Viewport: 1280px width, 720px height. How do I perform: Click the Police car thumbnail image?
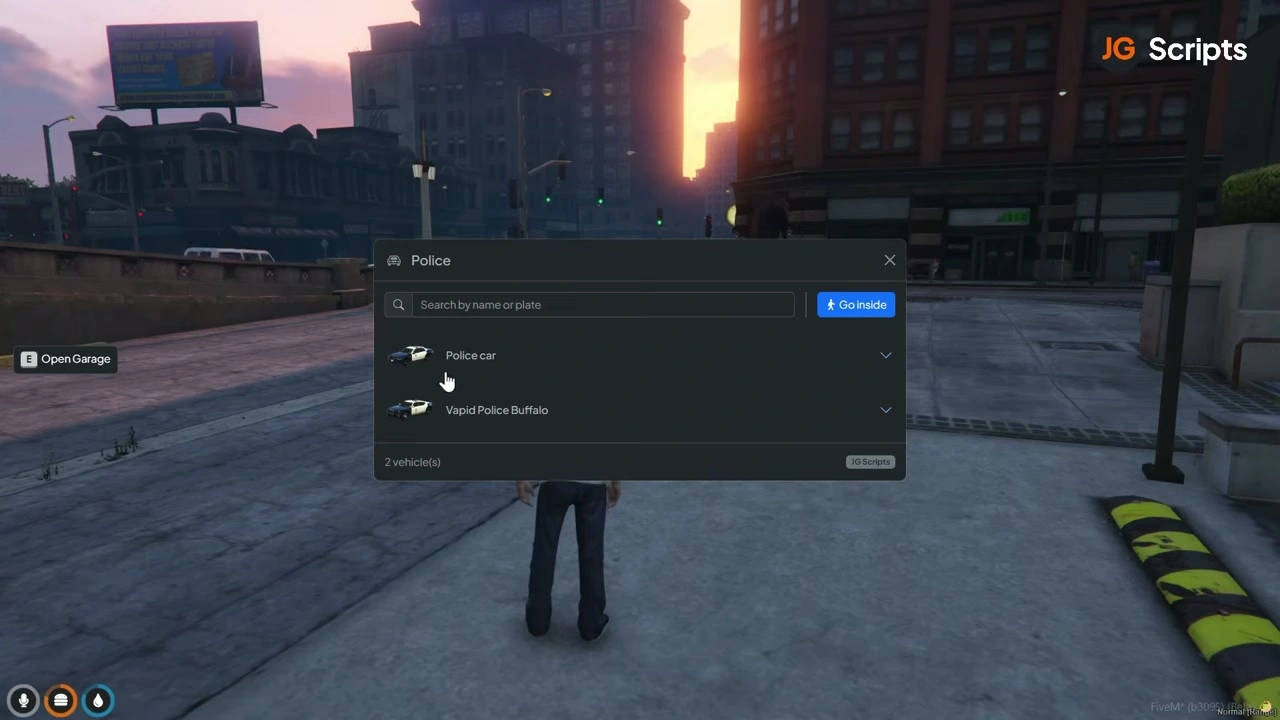click(x=410, y=355)
